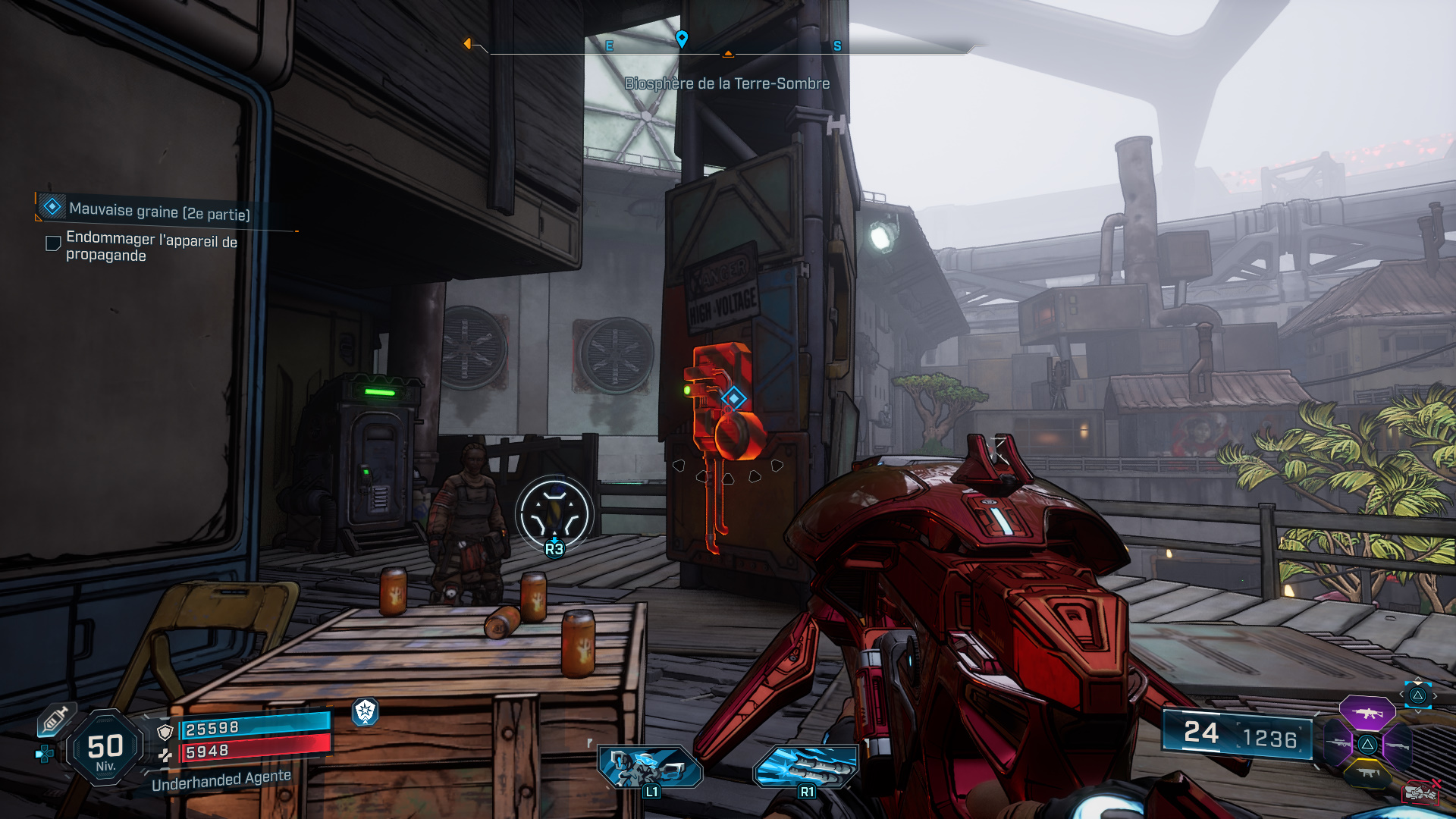
Task: Click the crossed-out grenade icon
Action: click(1420, 792)
